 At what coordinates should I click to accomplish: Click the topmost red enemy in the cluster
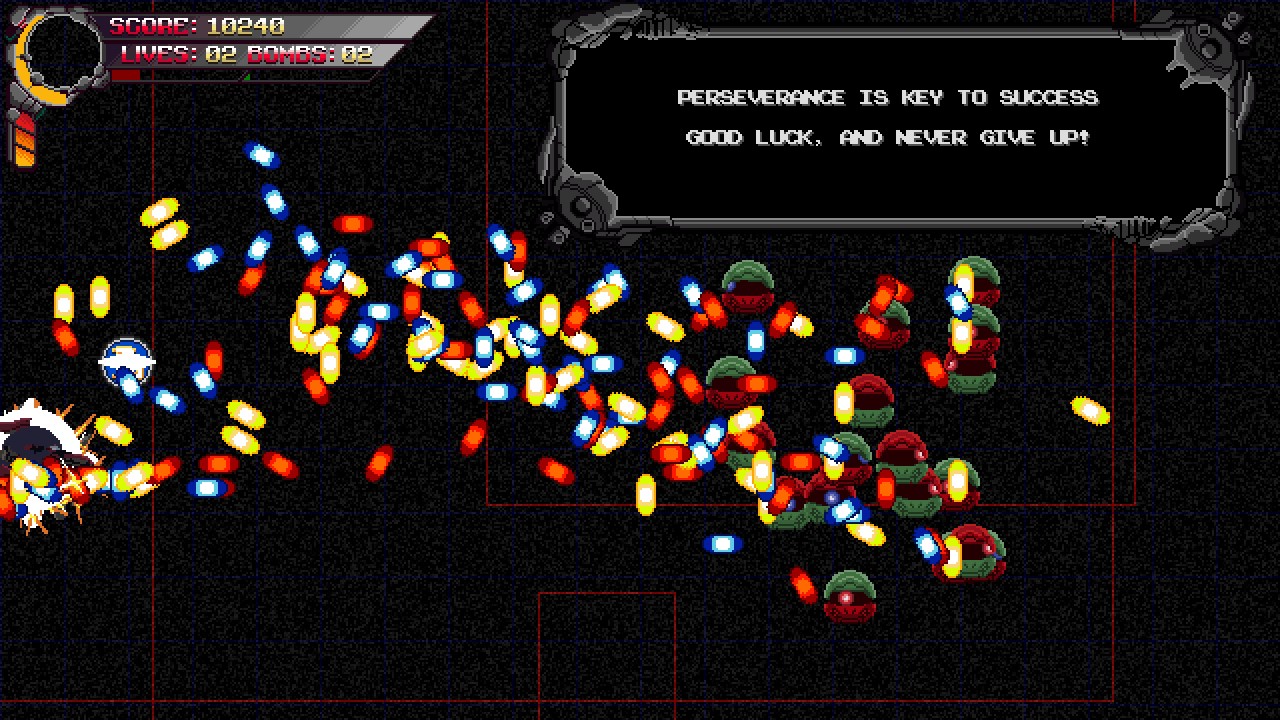(x=748, y=290)
